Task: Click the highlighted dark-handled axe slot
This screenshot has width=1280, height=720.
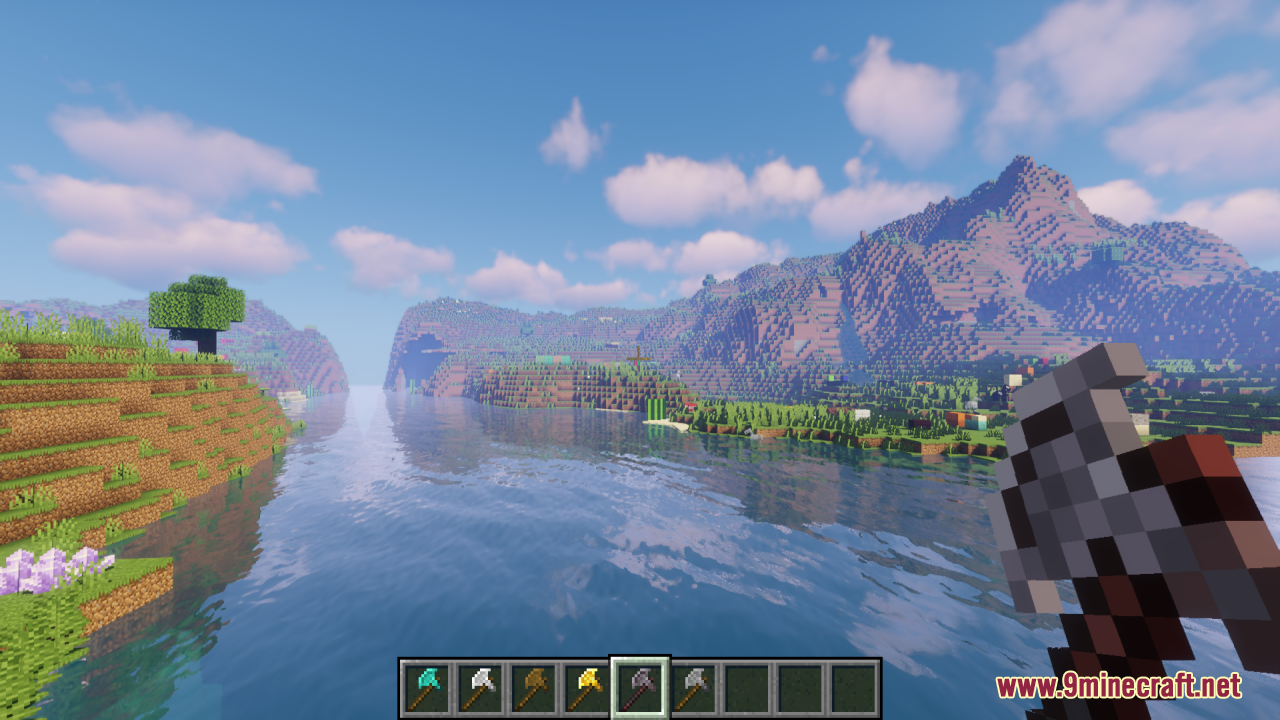Action: [639, 688]
